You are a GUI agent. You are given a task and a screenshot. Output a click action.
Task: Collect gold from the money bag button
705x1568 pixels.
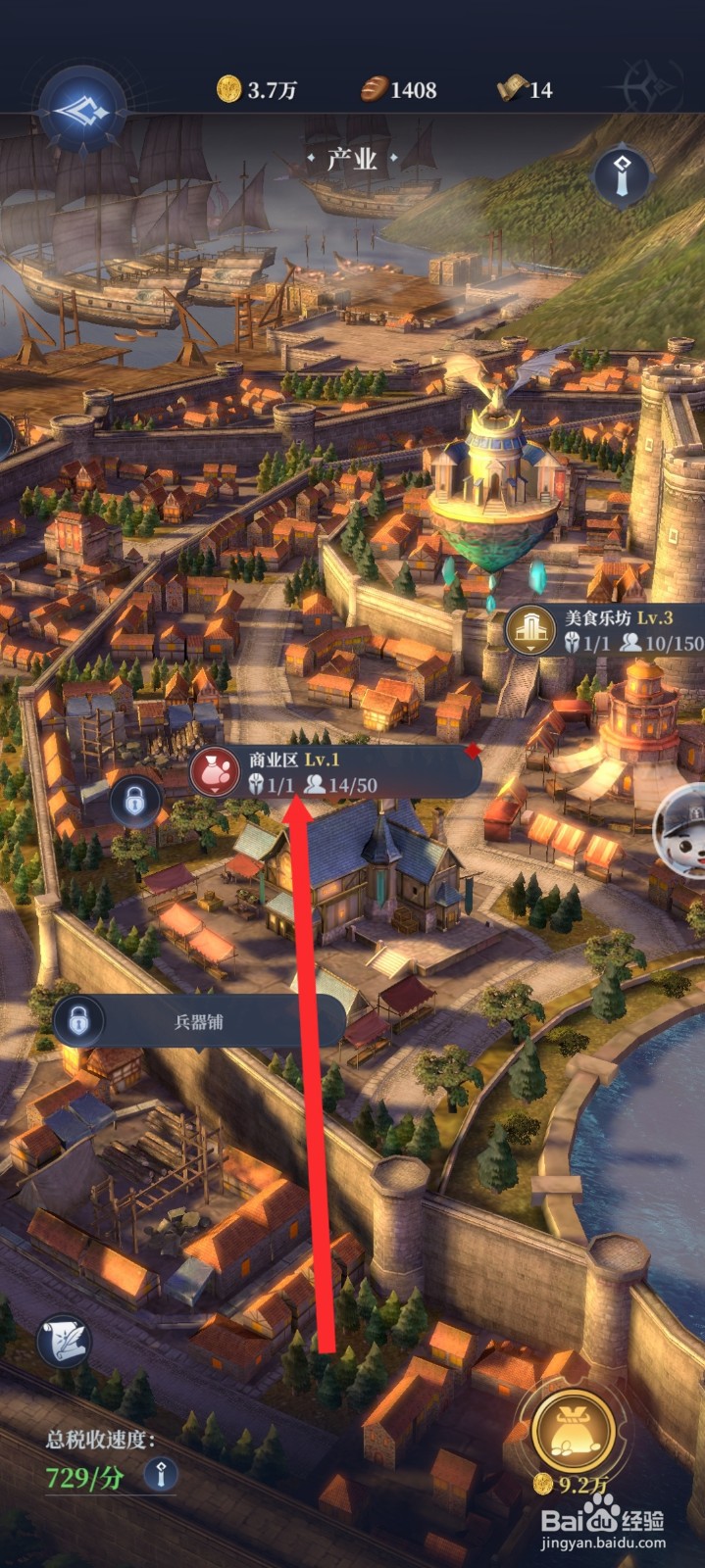pyautogui.click(x=574, y=1430)
